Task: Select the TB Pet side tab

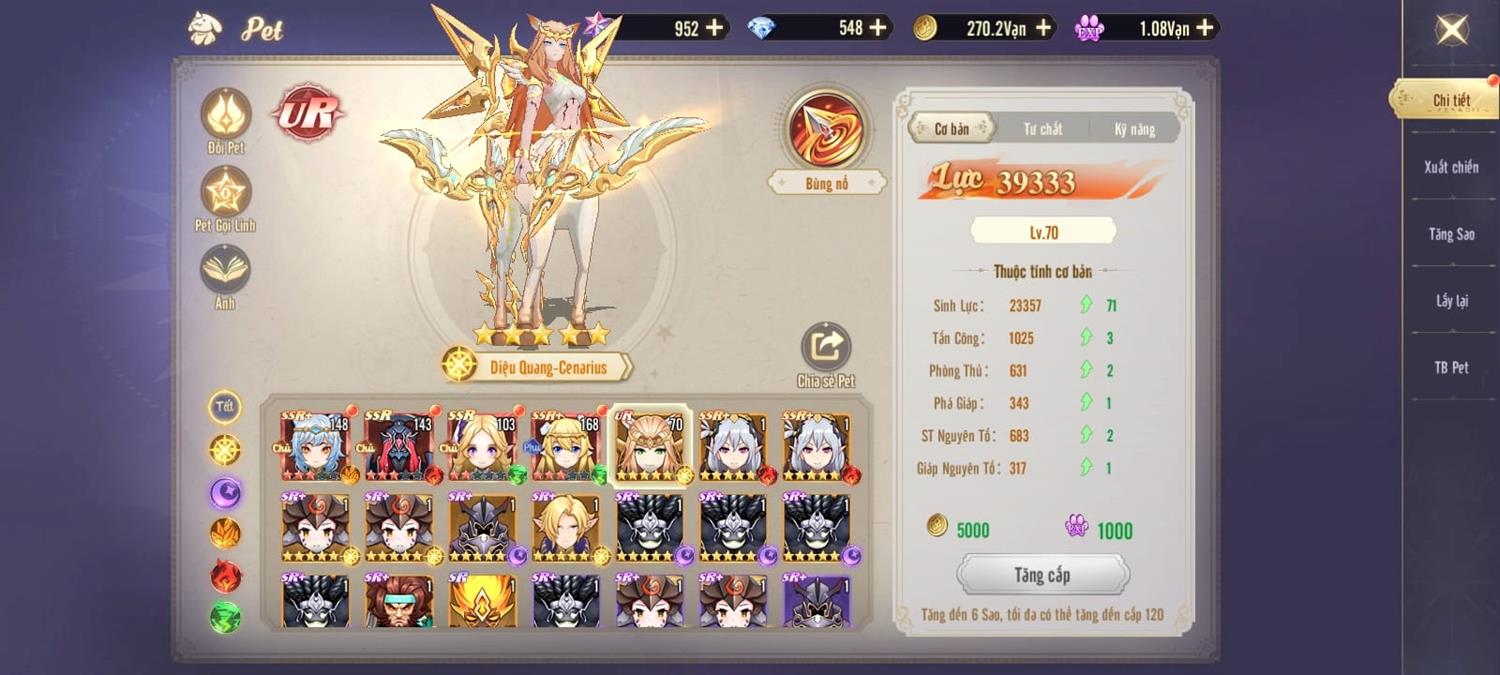Action: coord(1451,368)
